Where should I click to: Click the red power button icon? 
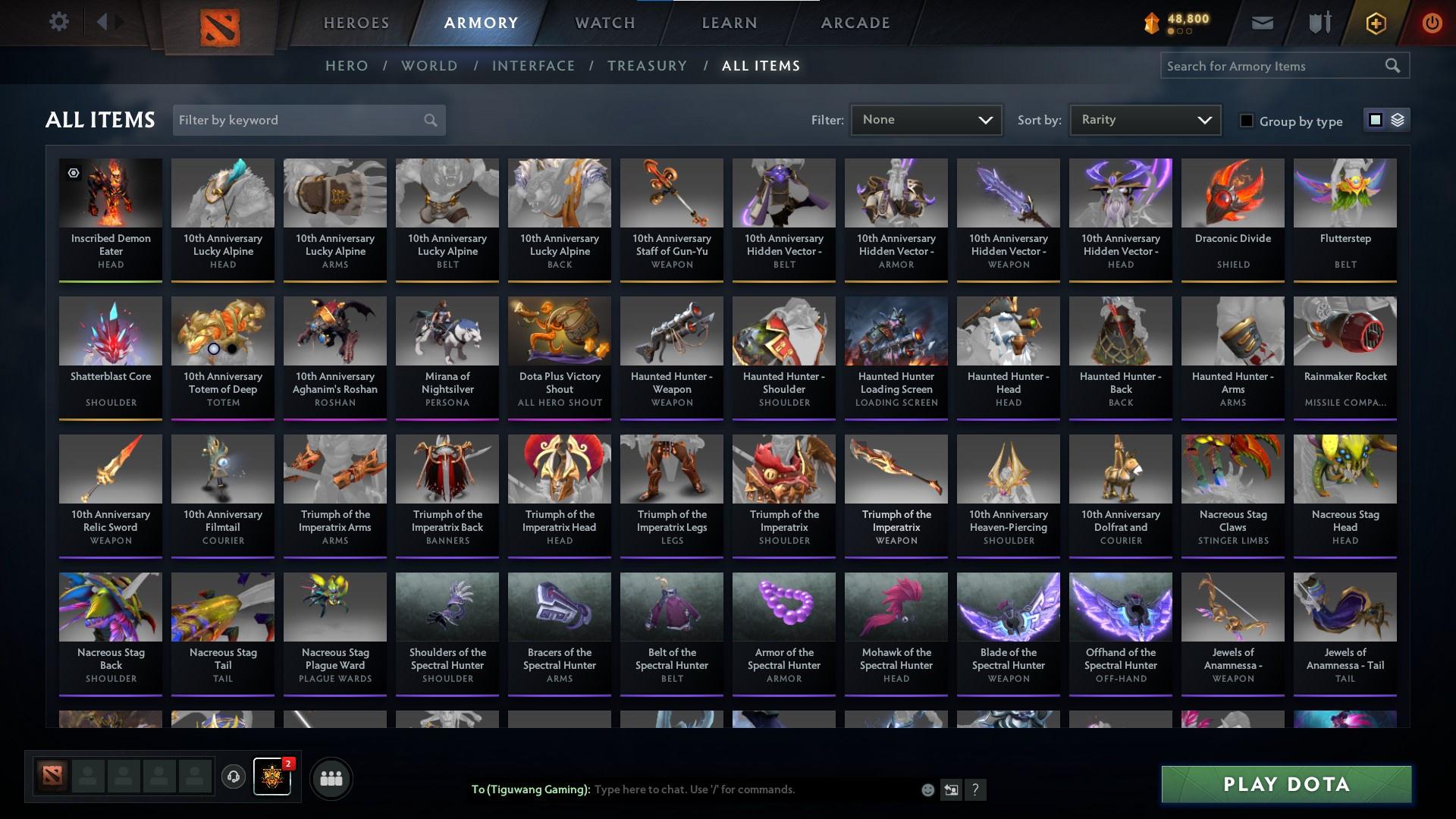pos(1431,22)
